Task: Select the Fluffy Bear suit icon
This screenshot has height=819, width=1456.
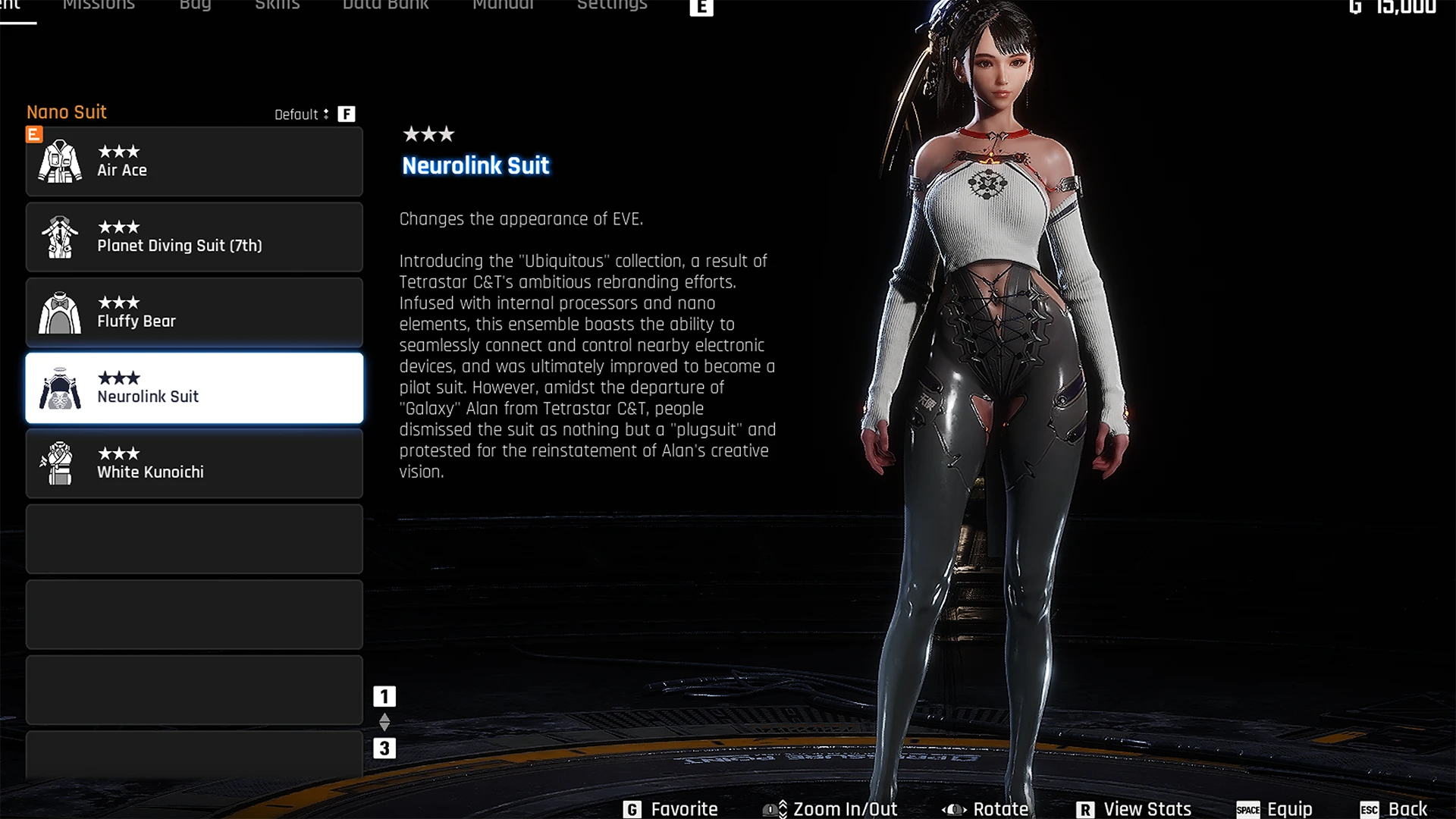Action: tap(60, 312)
